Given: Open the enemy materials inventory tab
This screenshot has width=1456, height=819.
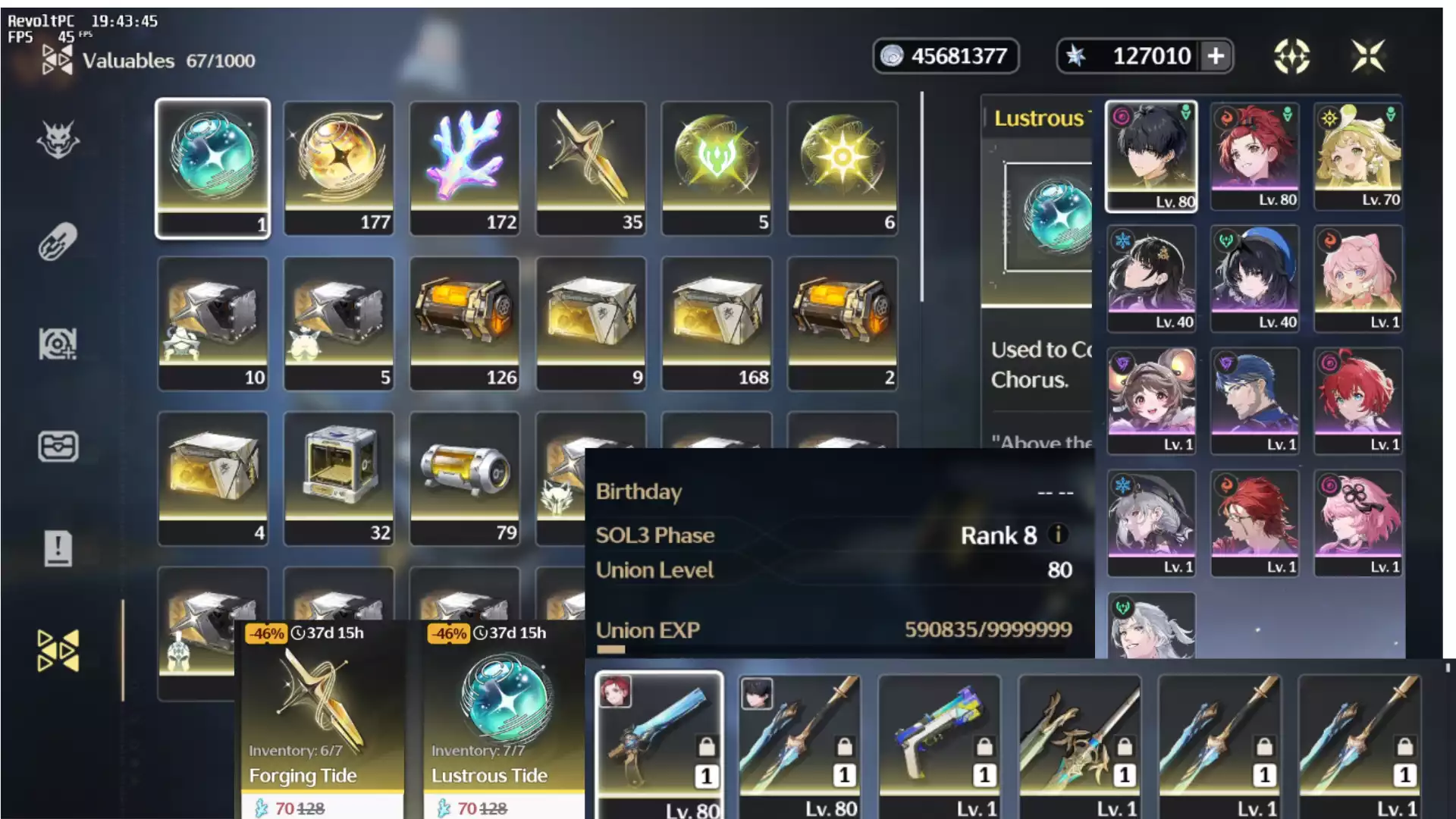Looking at the screenshot, I should [x=57, y=140].
